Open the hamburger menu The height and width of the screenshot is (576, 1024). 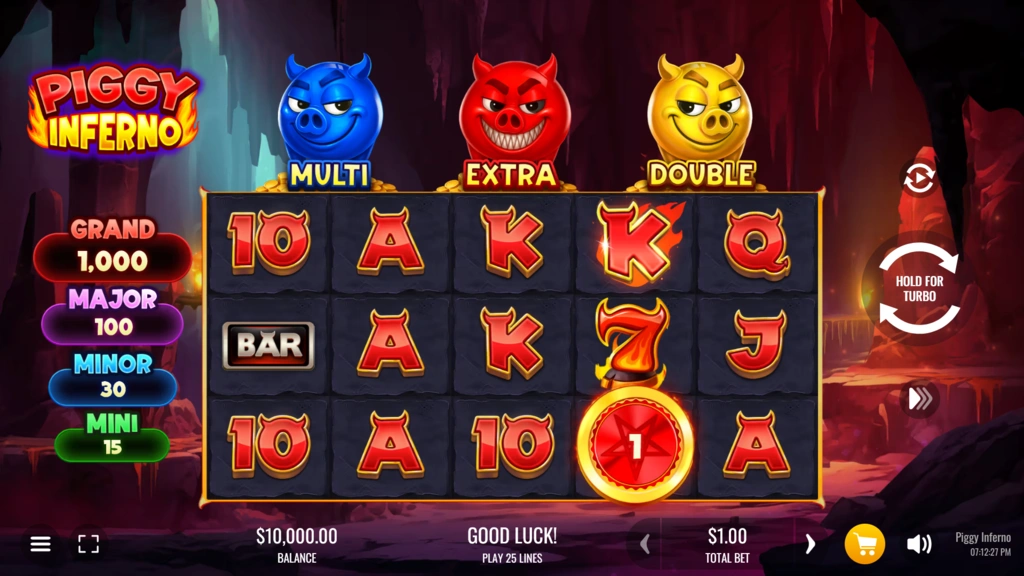click(x=40, y=544)
